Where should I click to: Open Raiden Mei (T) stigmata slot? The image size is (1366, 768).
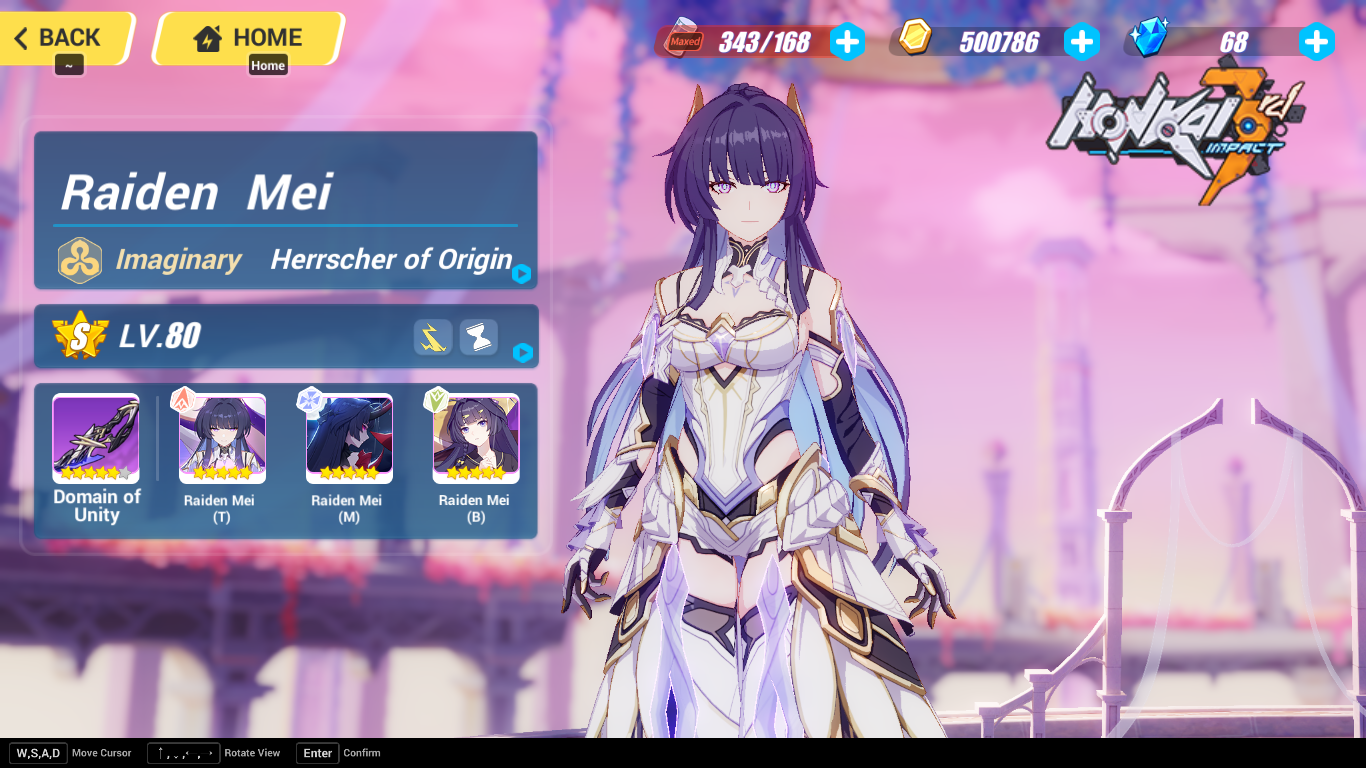pyautogui.click(x=221, y=438)
